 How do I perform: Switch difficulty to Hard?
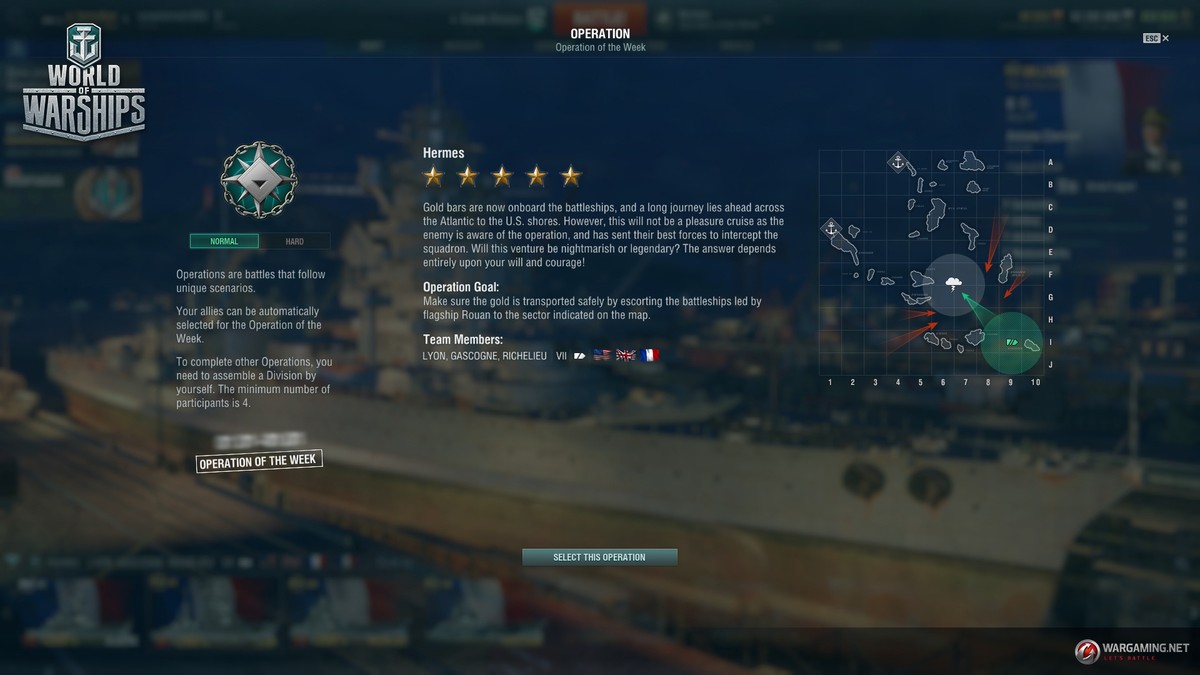[x=295, y=241]
